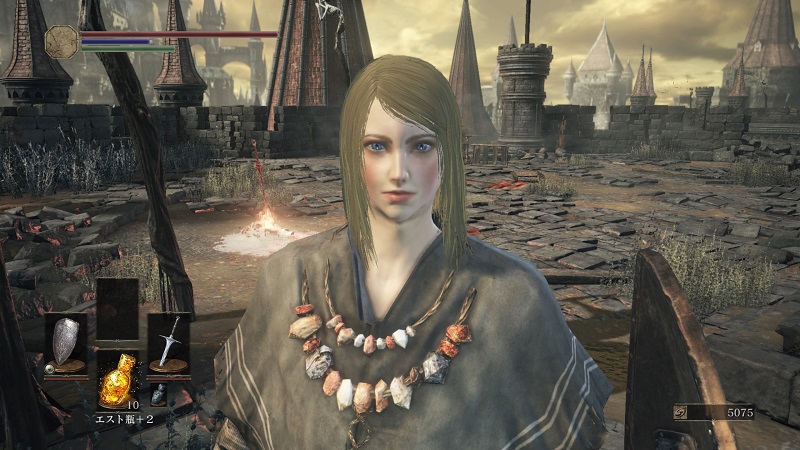Click the round character emblem beside the status bars
The image size is (800, 450).
(62, 41)
